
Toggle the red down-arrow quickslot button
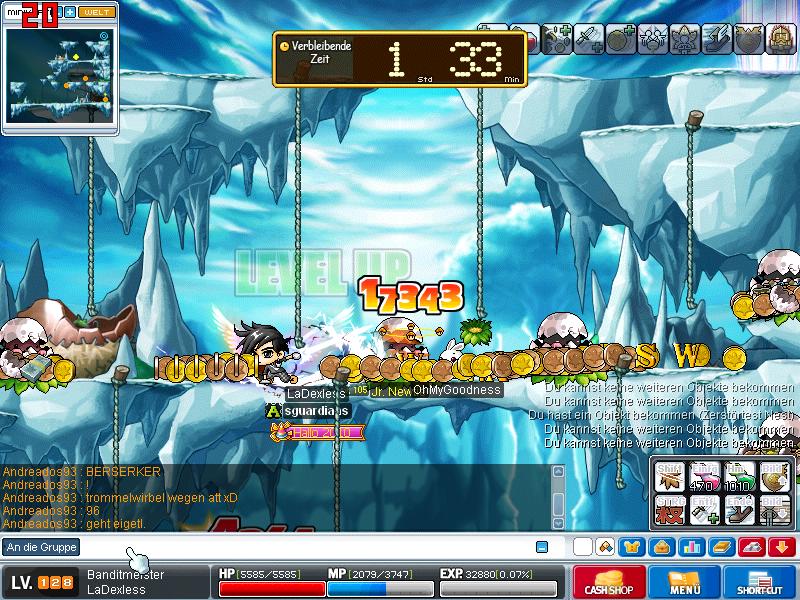click(781, 547)
